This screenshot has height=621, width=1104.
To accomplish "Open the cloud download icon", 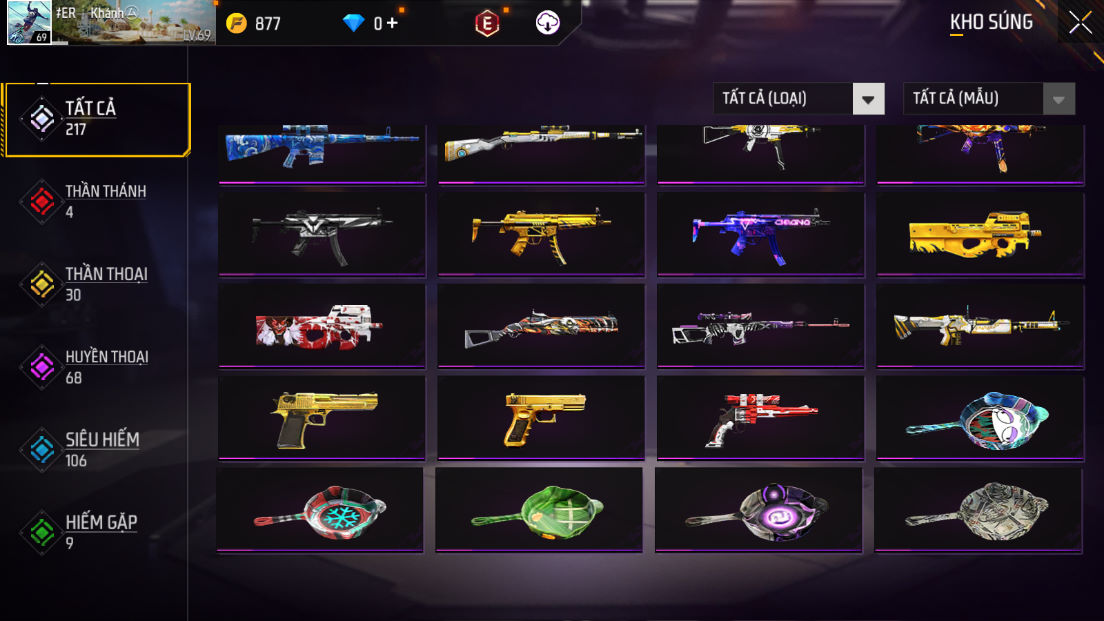I will point(548,23).
